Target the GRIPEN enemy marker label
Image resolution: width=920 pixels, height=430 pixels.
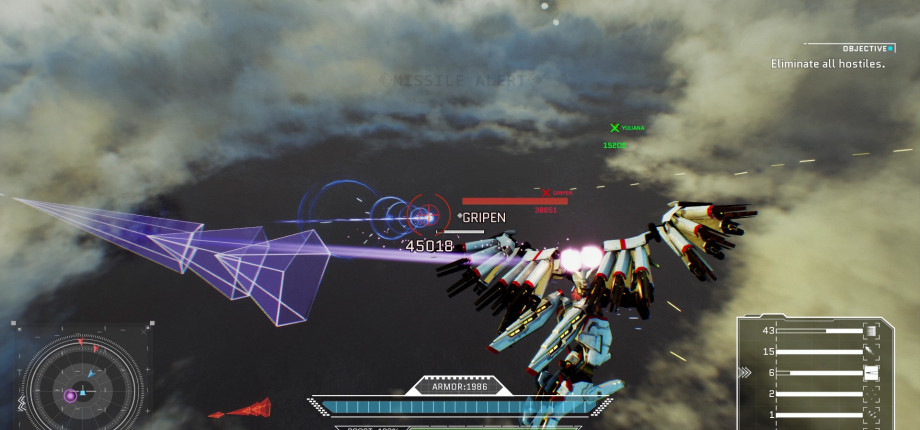point(484,217)
